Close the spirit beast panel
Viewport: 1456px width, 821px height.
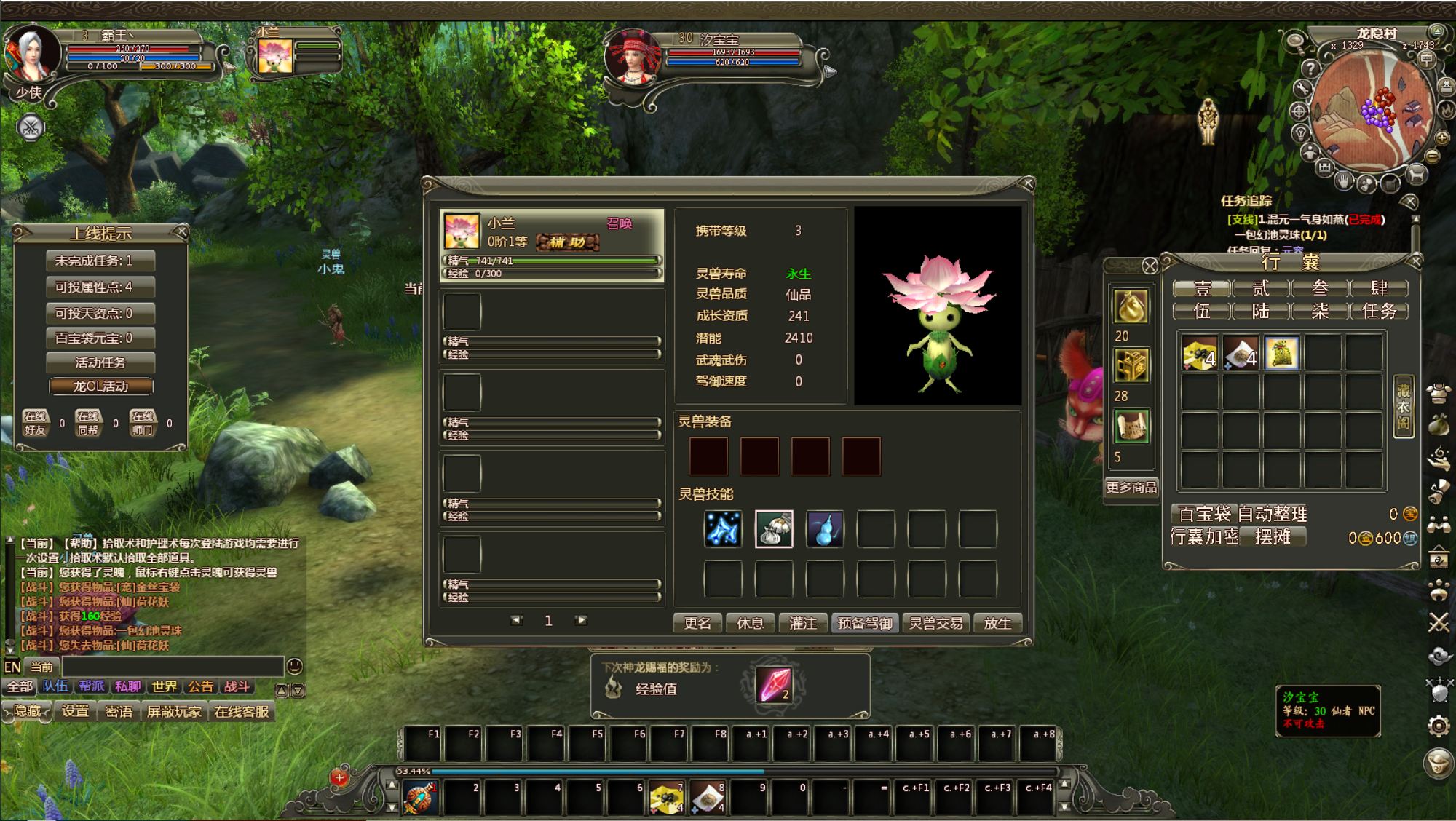pyautogui.click(x=1028, y=183)
